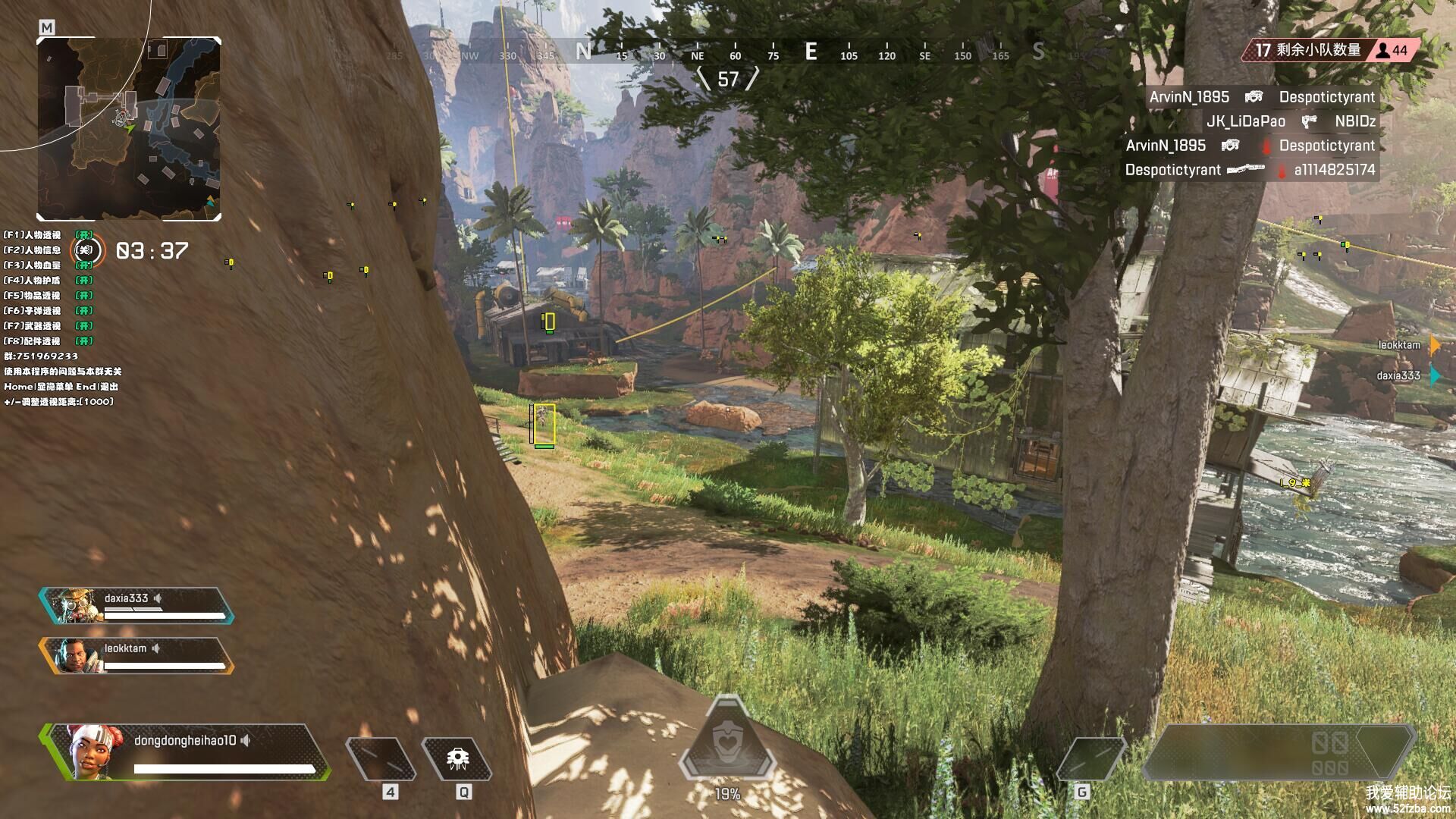This screenshot has width=1456, height=819.
Task: Click the top kill feed entry for Despotictyrant
Action: tap(1261, 97)
